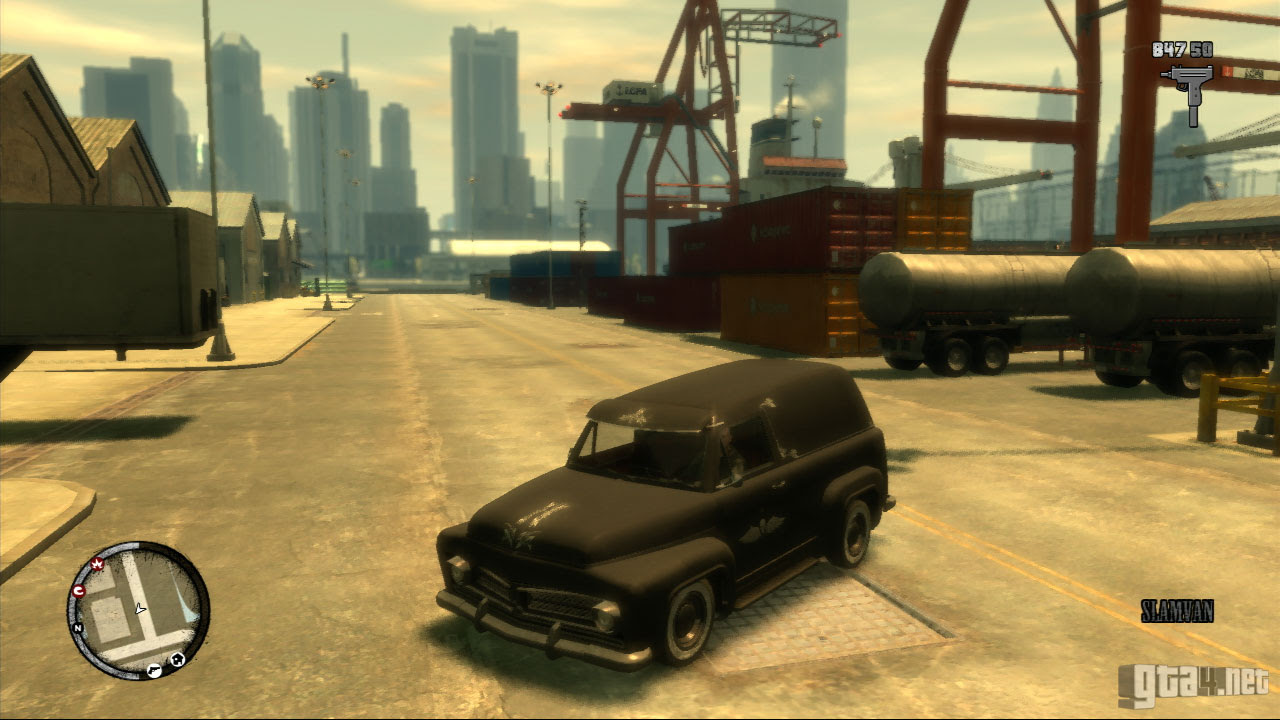Click the safehouse house icon on the radar
Screen dimensions: 1280x720
click(x=178, y=658)
